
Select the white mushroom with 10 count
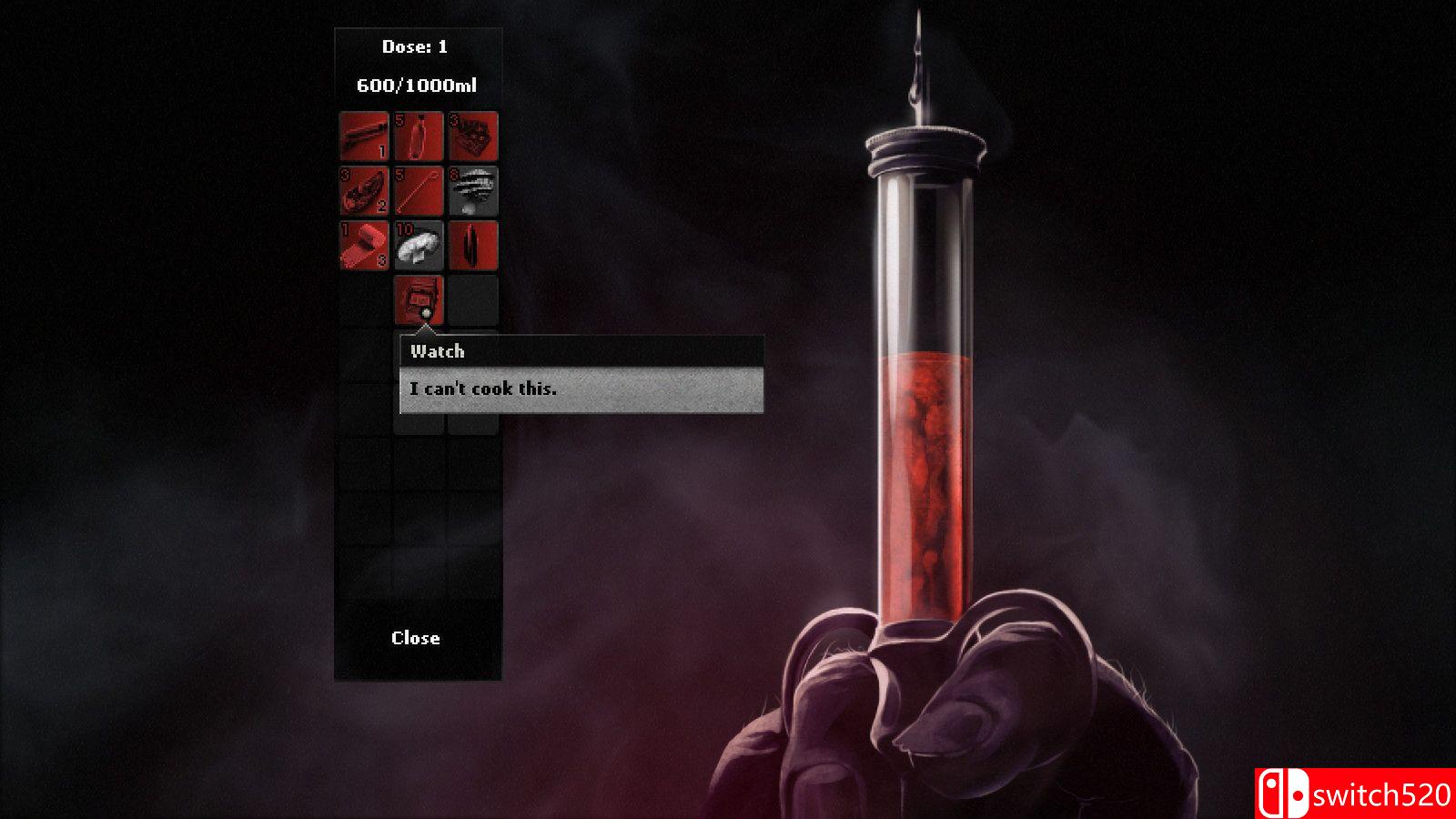pyautogui.click(x=419, y=246)
